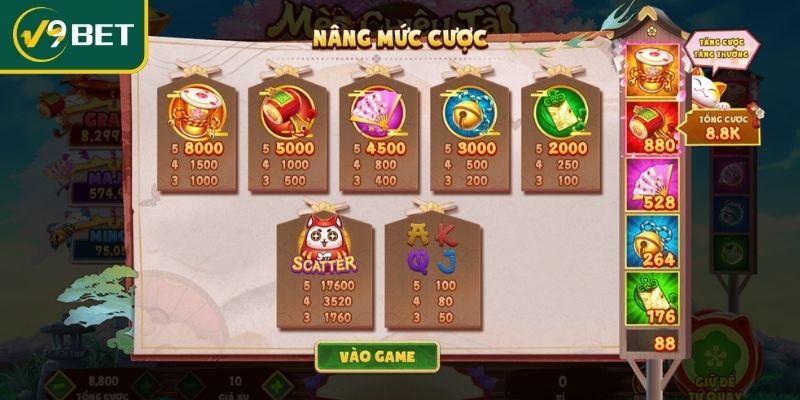Choose the 880 red hammer bet level
This screenshot has width=800, height=400.
tap(652, 129)
